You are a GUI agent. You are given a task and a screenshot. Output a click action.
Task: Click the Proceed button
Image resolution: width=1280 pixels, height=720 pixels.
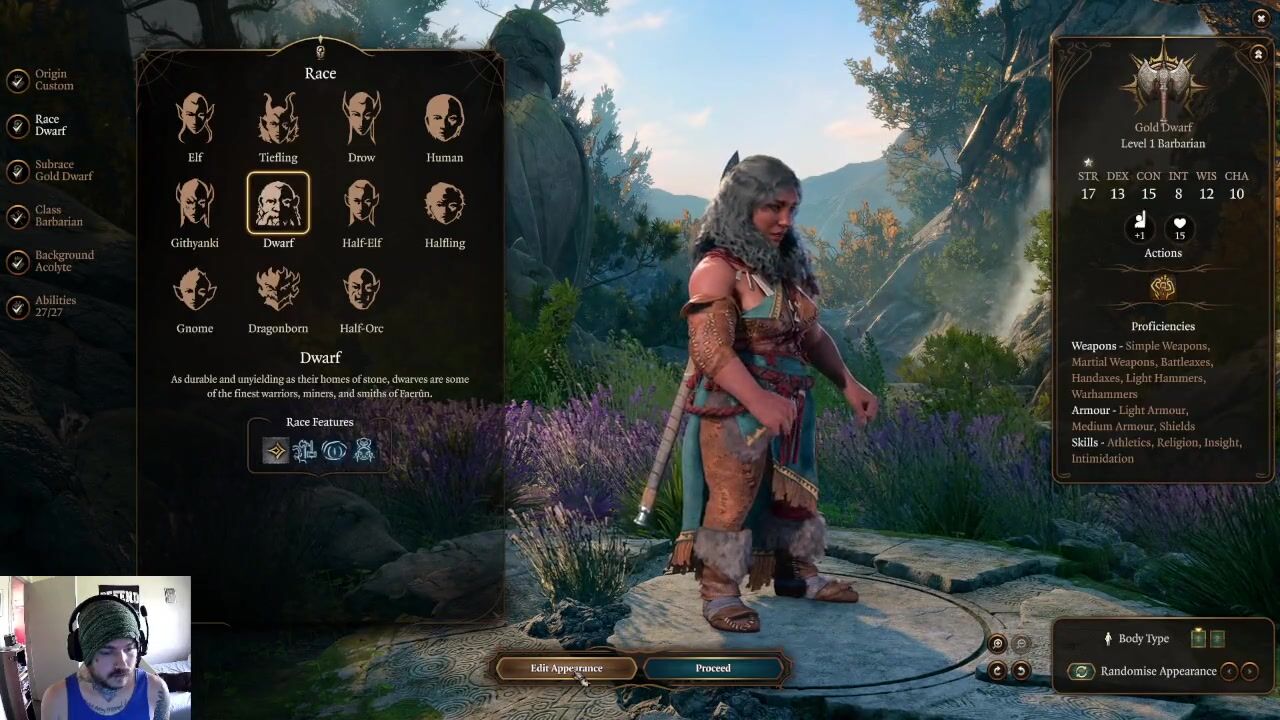pyautogui.click(x=713, y=668)
